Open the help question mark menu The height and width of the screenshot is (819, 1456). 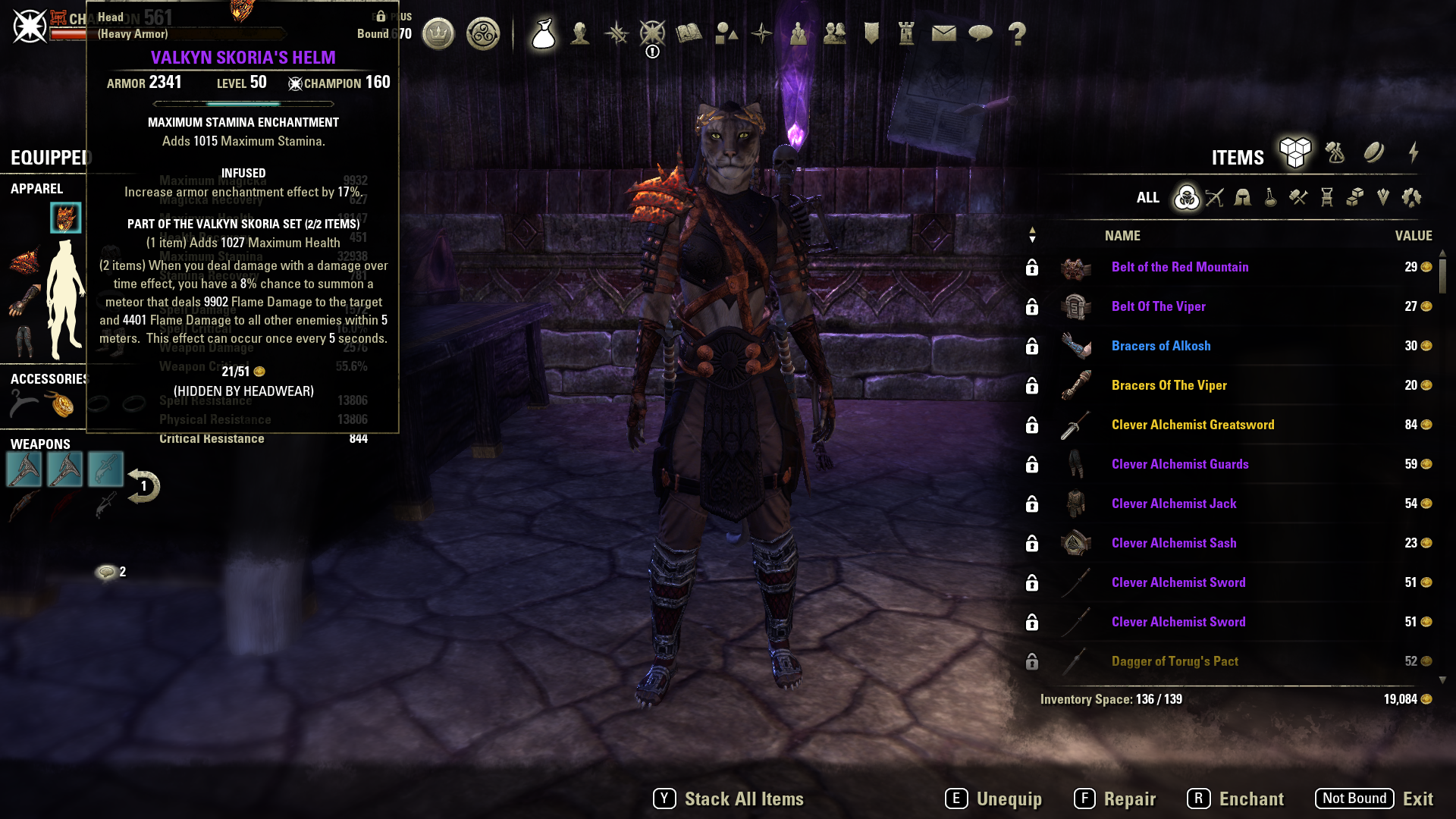coord(1017,33)
